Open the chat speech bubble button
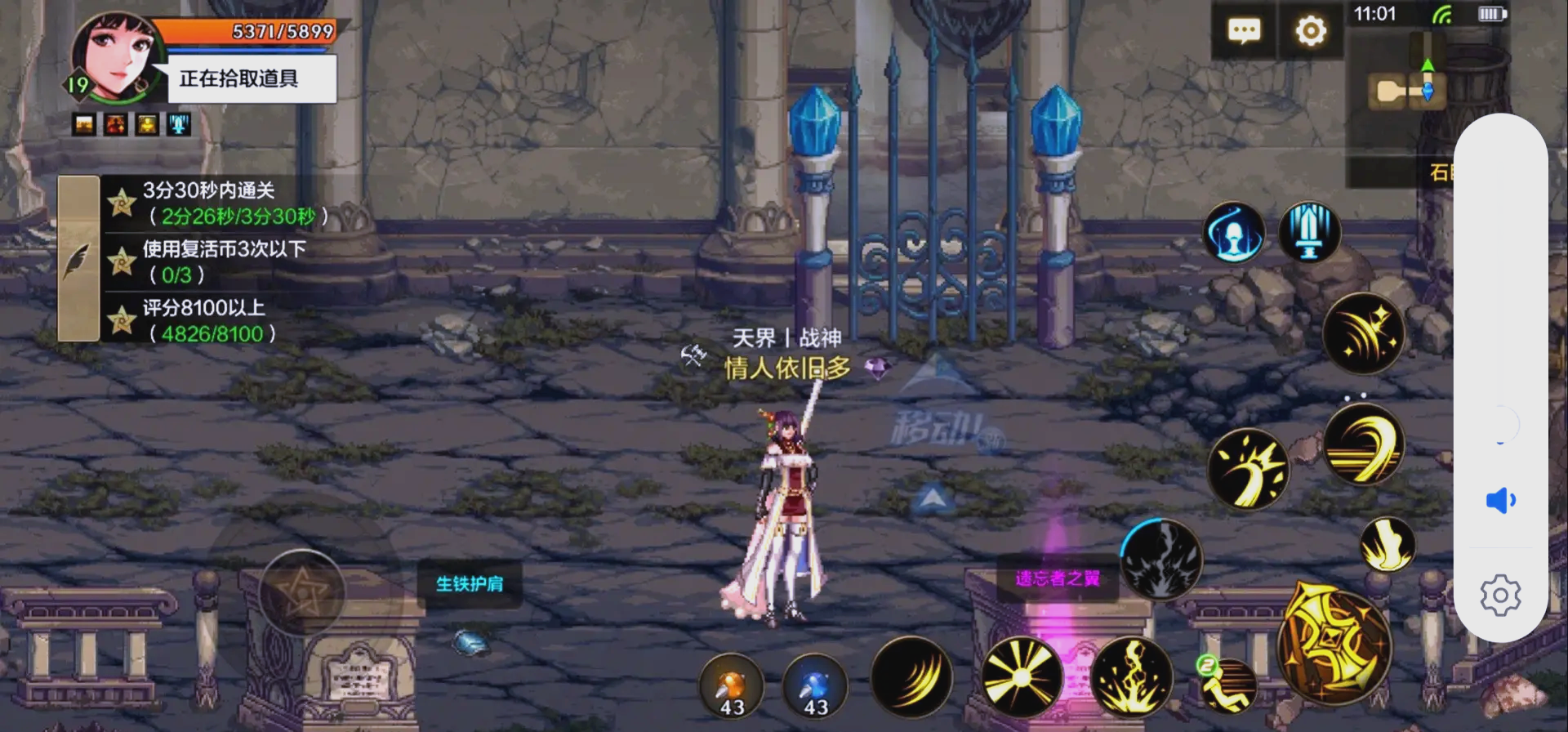This screenshot has height=732, width=1568. click(1244, 32)
